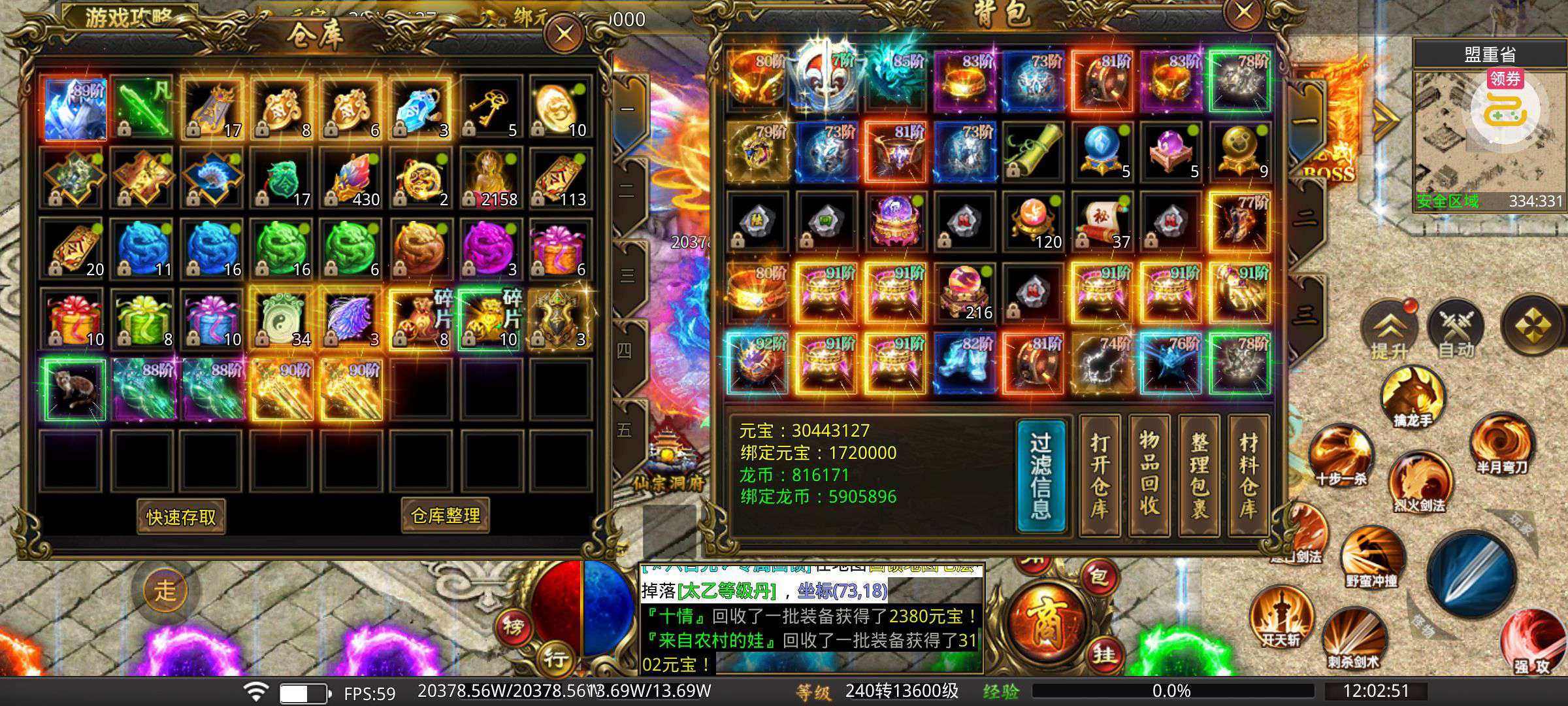Choose the 物品回收 item recycle button
The height and width of the screenshot is (706, 1568).
[1149, 475]
